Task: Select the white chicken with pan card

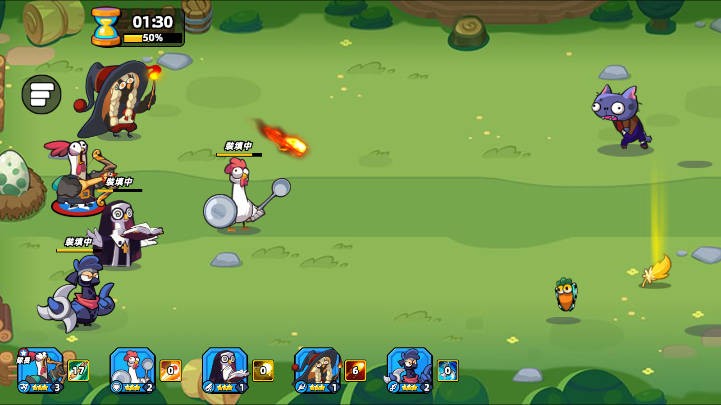Action: click(x=132, y=370)
